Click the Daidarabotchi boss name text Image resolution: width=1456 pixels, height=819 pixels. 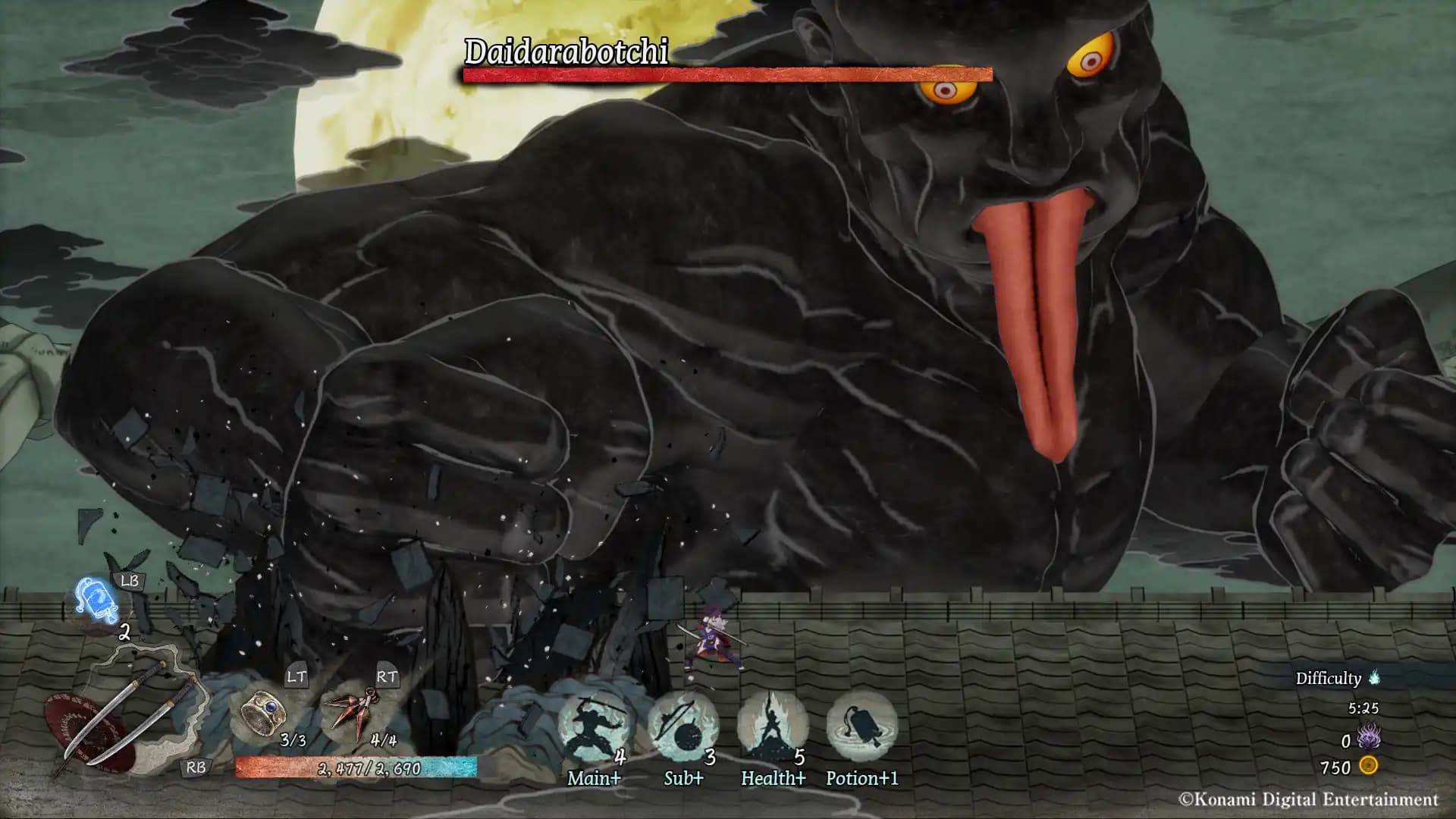click(x=567, y=52)
